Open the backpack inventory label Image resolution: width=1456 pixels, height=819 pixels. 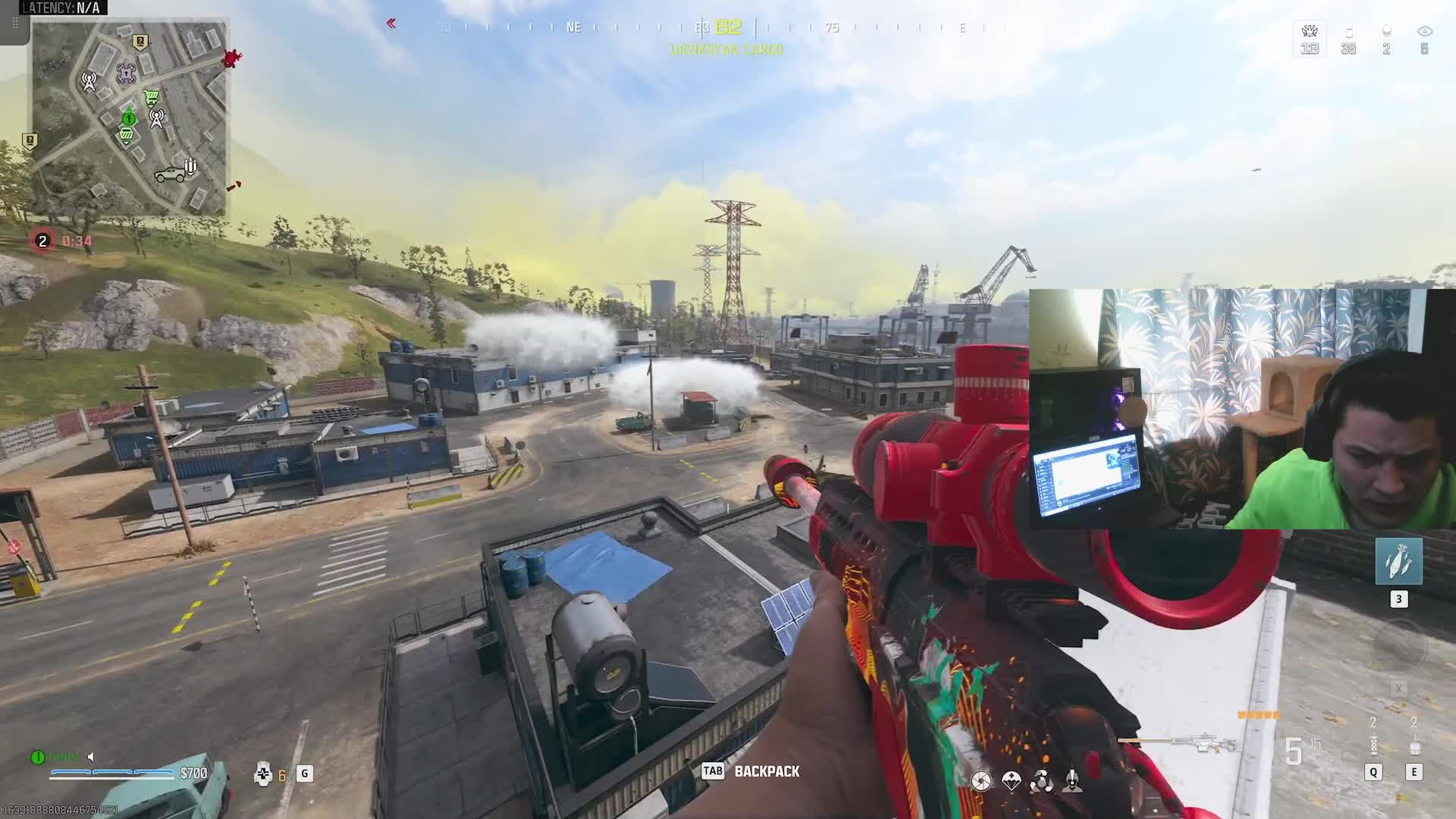pos(766,771)
